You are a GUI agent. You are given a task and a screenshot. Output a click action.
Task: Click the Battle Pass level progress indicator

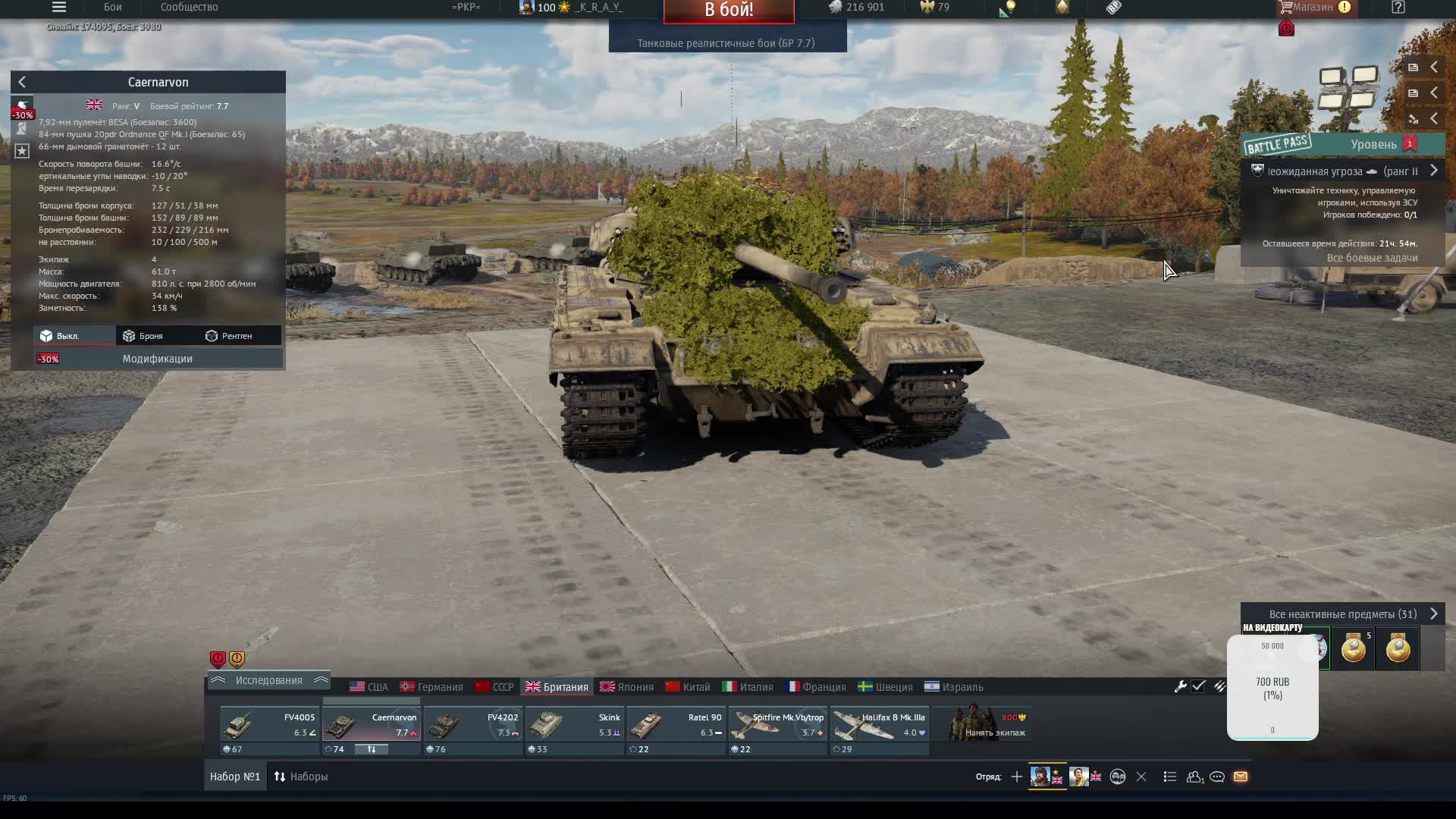(1409, 144)
